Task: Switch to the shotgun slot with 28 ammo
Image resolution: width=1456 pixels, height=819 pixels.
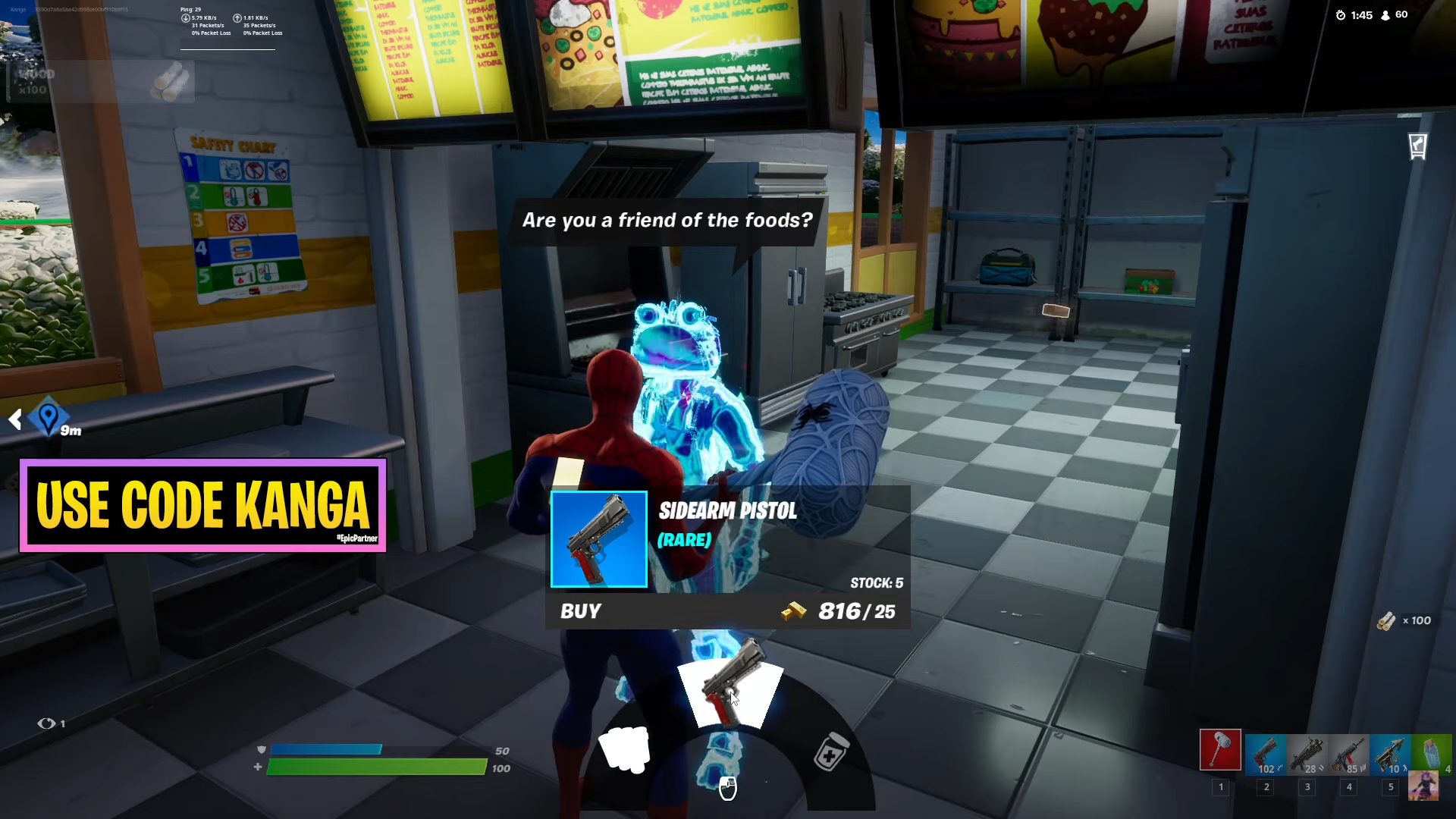Action: coord(1307,755)
